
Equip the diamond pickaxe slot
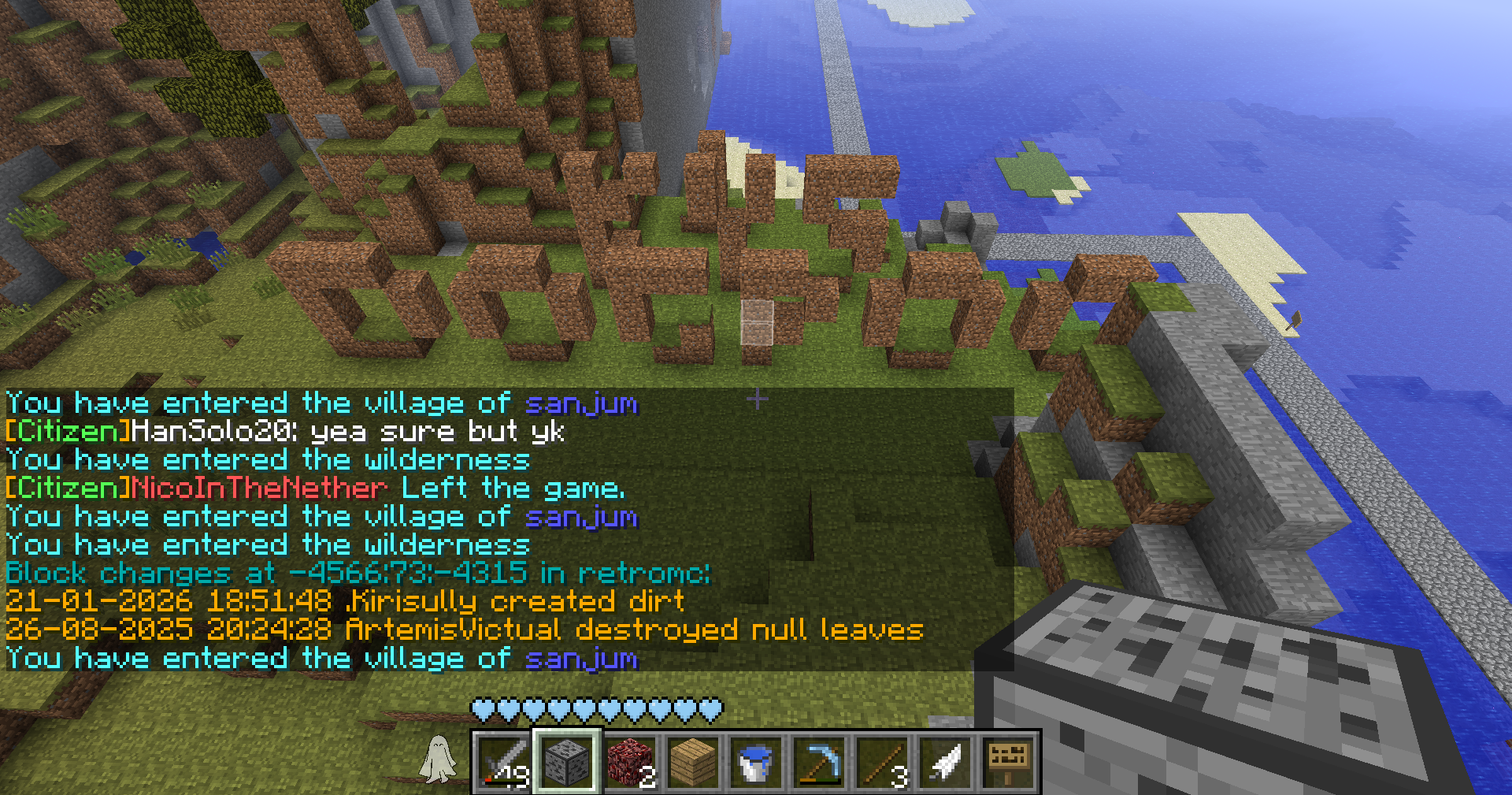click(x=819, y=762)
